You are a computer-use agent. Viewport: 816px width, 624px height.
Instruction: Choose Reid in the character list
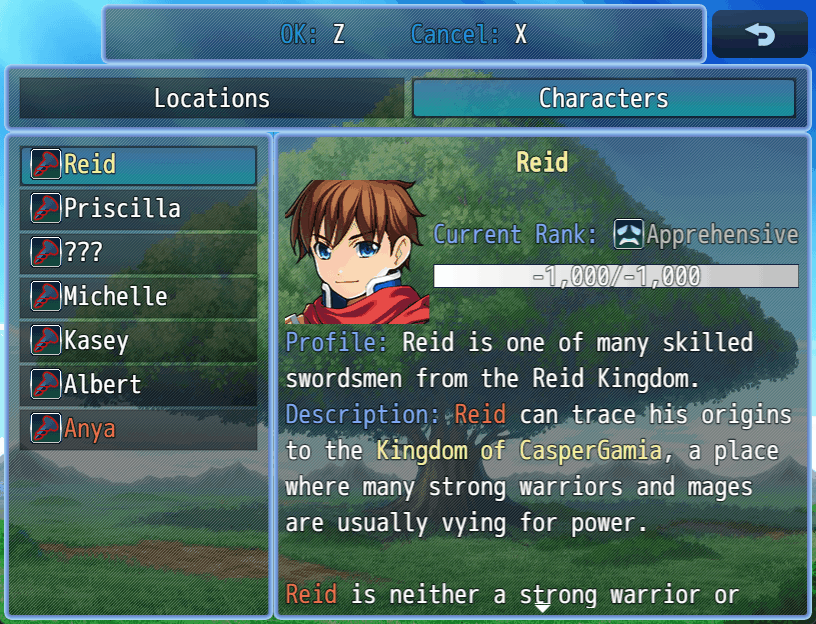click(x=138, y=165)
